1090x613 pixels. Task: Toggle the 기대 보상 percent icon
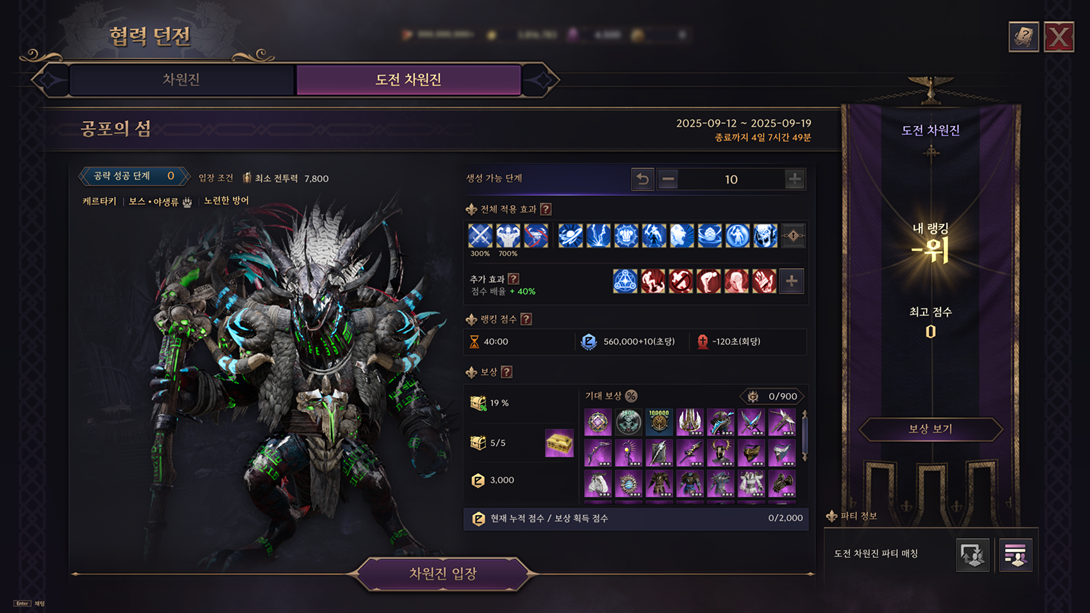point(631,396)
